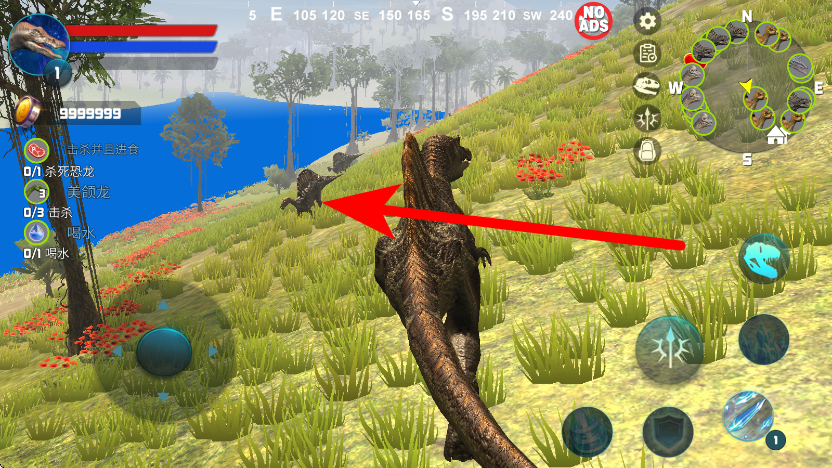Open the quest clipboard list

tap(647, 53)
